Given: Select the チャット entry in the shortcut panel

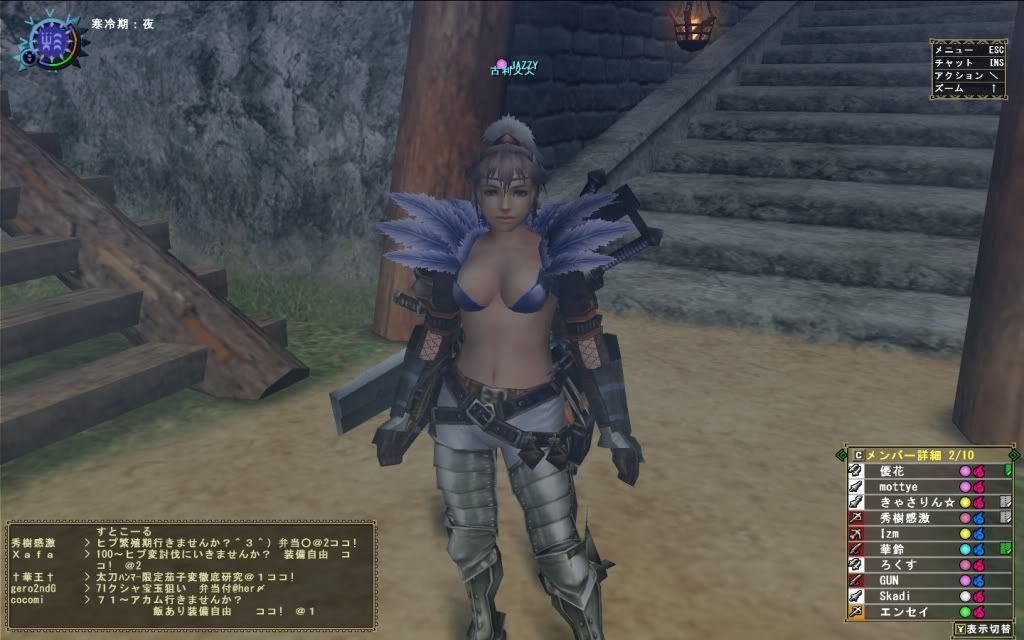Looking at the screenshot, I should 966,62.
